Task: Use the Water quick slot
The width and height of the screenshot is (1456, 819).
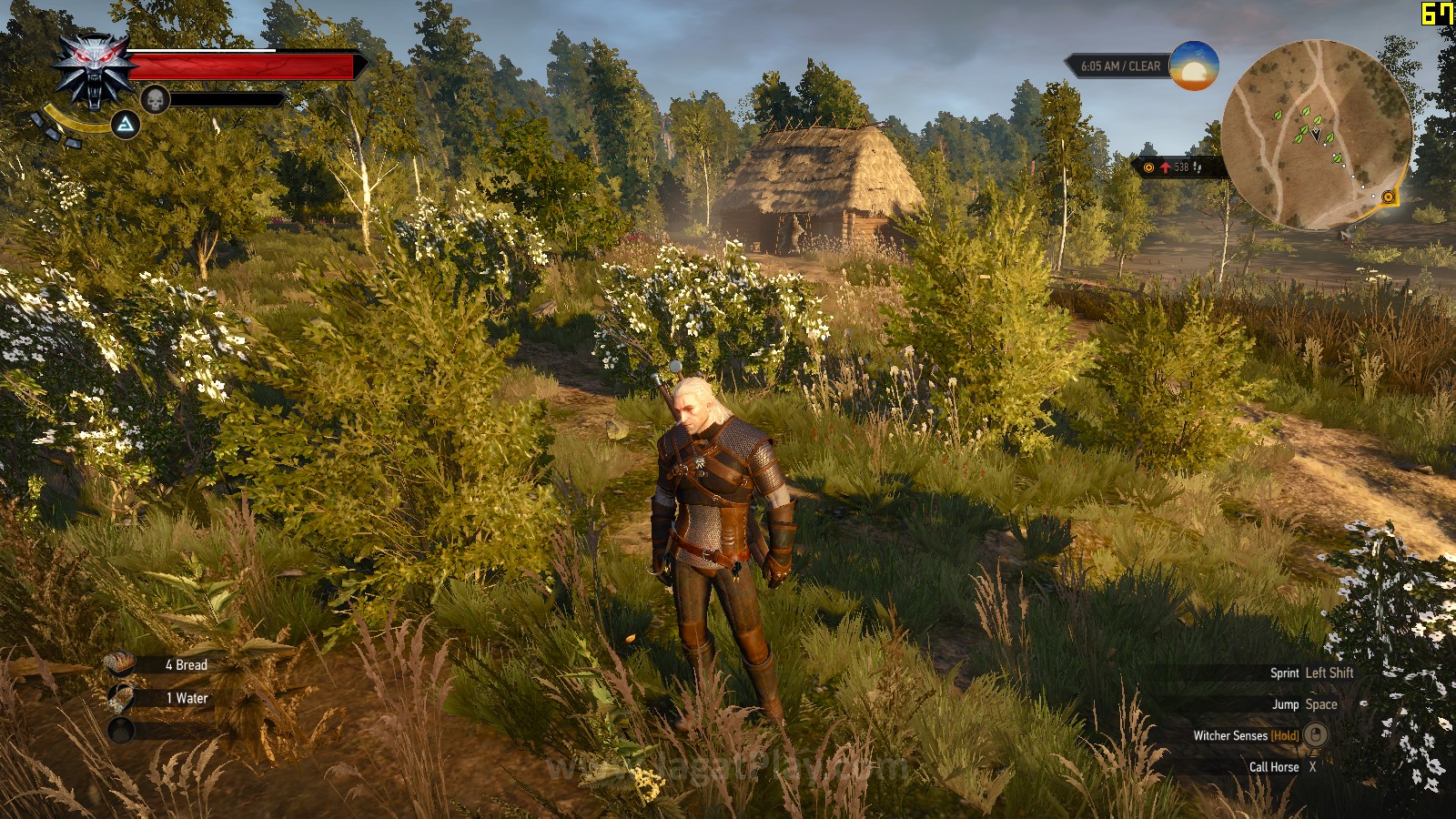Action: [120, 698]
